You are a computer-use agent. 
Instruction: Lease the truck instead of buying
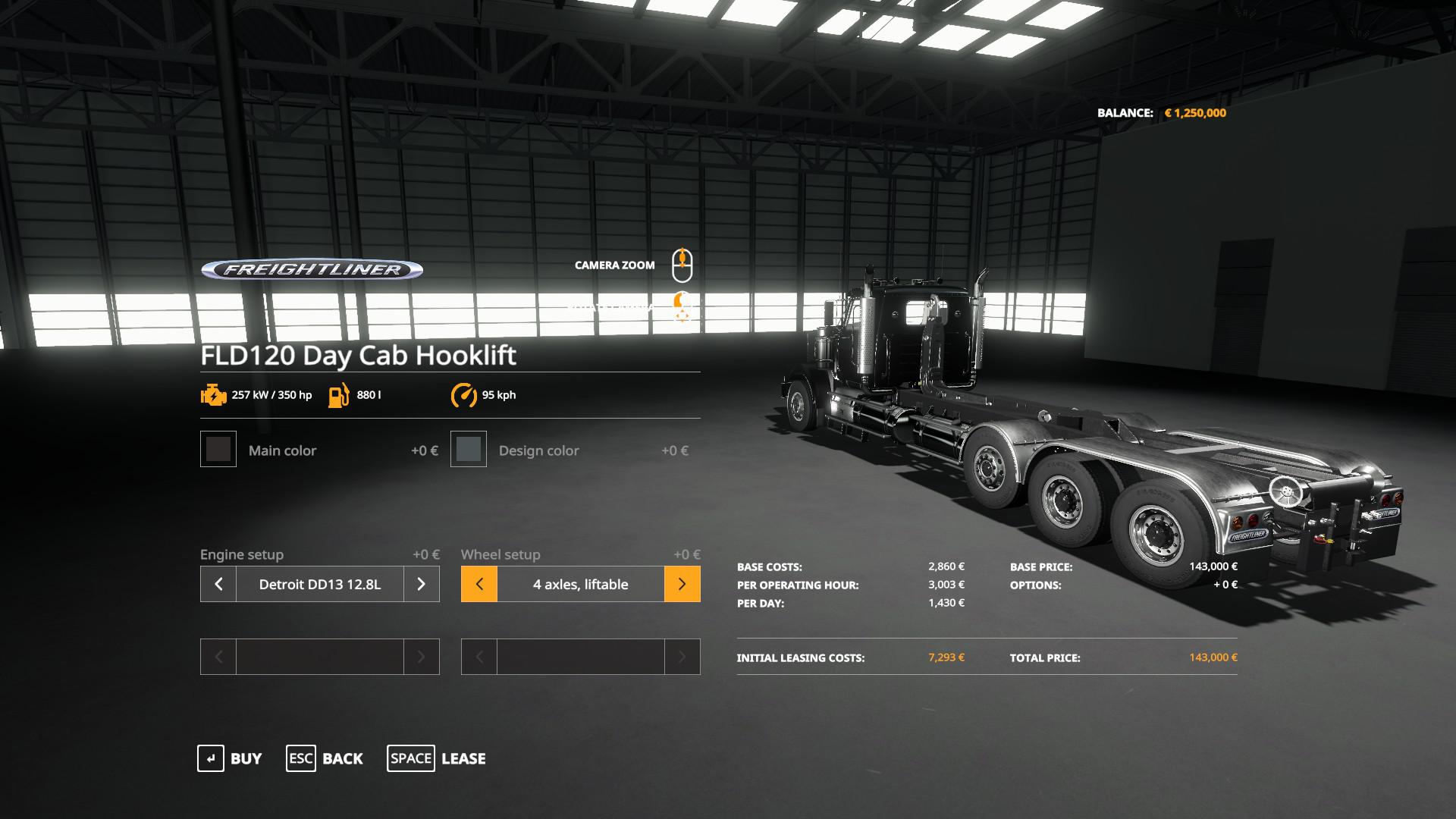click(437, 758)
